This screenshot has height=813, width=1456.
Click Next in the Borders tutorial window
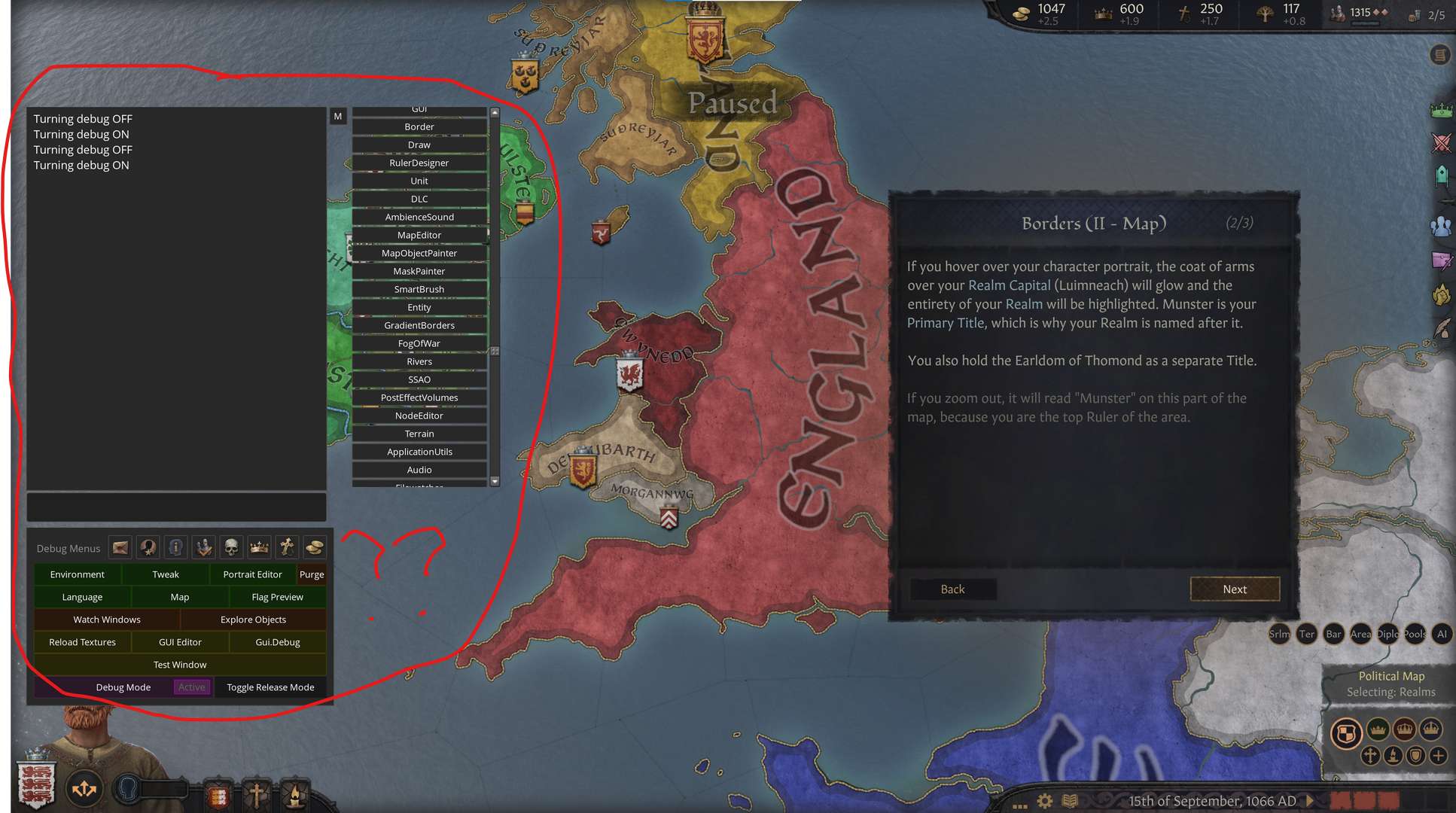point(1235,589)
